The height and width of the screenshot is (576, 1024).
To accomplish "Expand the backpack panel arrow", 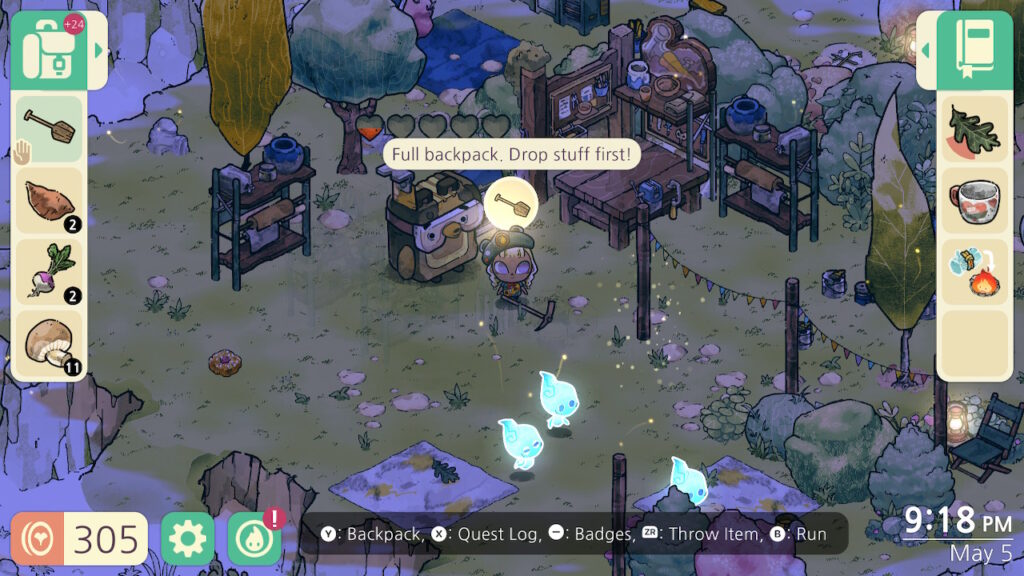I will pos(98,49).
